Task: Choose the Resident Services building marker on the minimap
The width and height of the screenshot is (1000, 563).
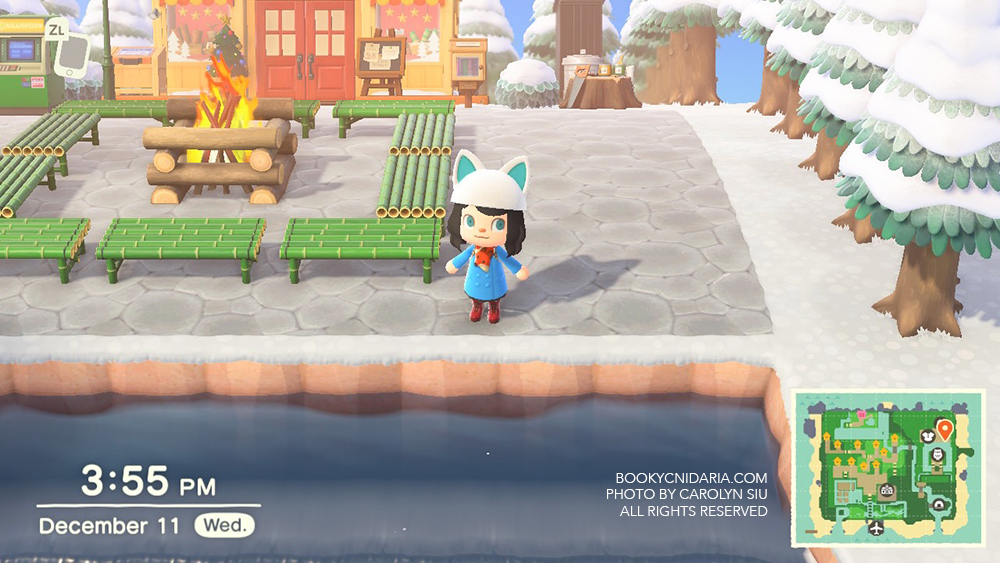Action: pos(887,491)
